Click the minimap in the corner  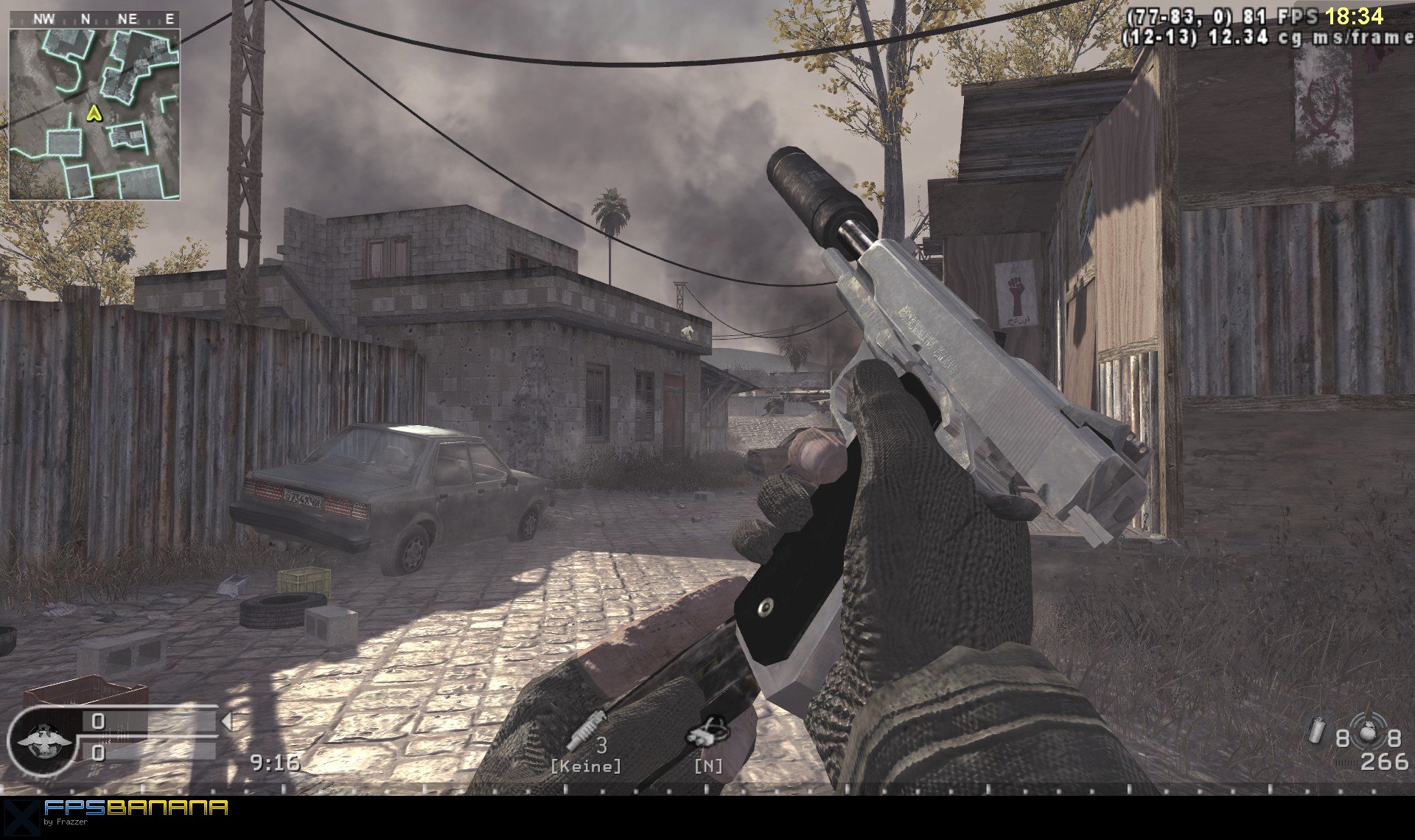(x=94, y=113)
